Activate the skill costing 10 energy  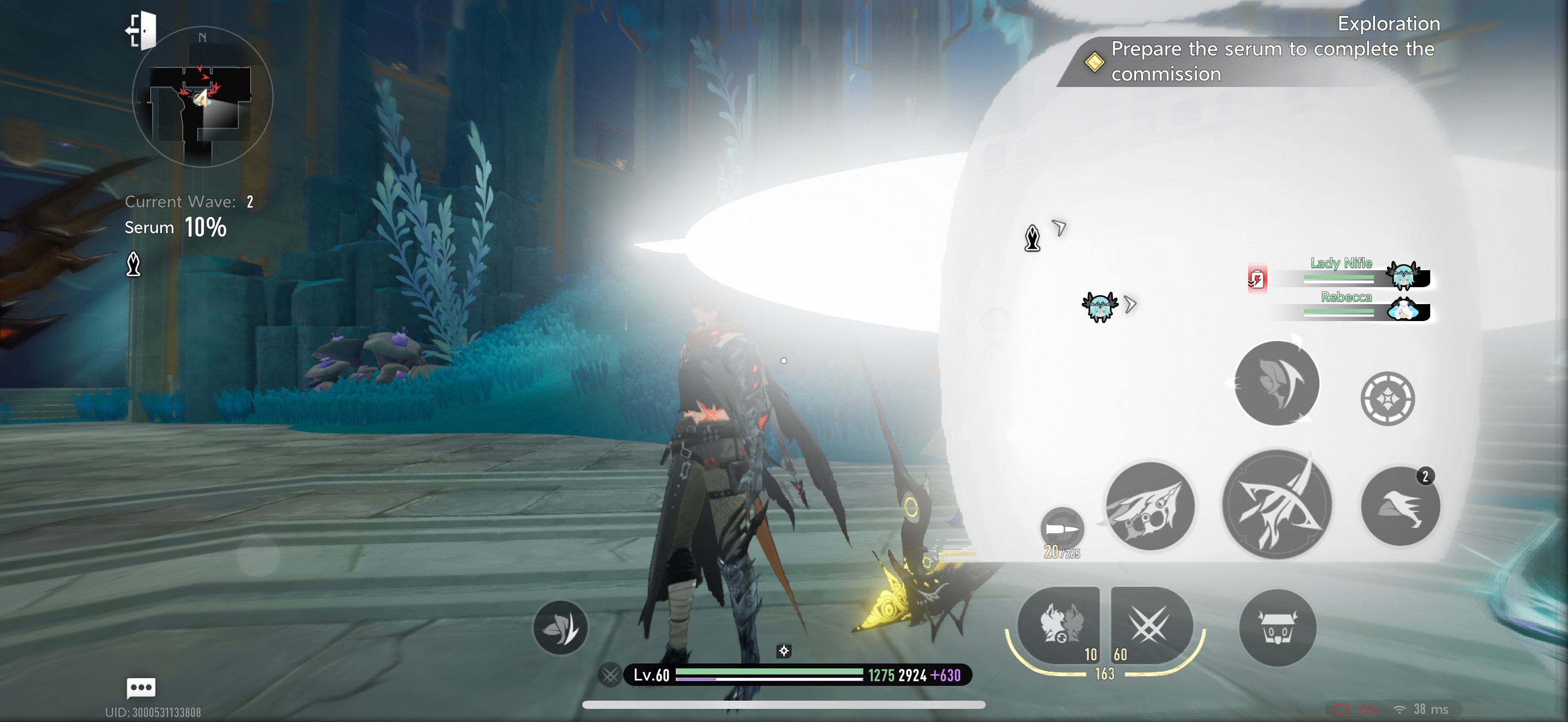[1059, 625]
